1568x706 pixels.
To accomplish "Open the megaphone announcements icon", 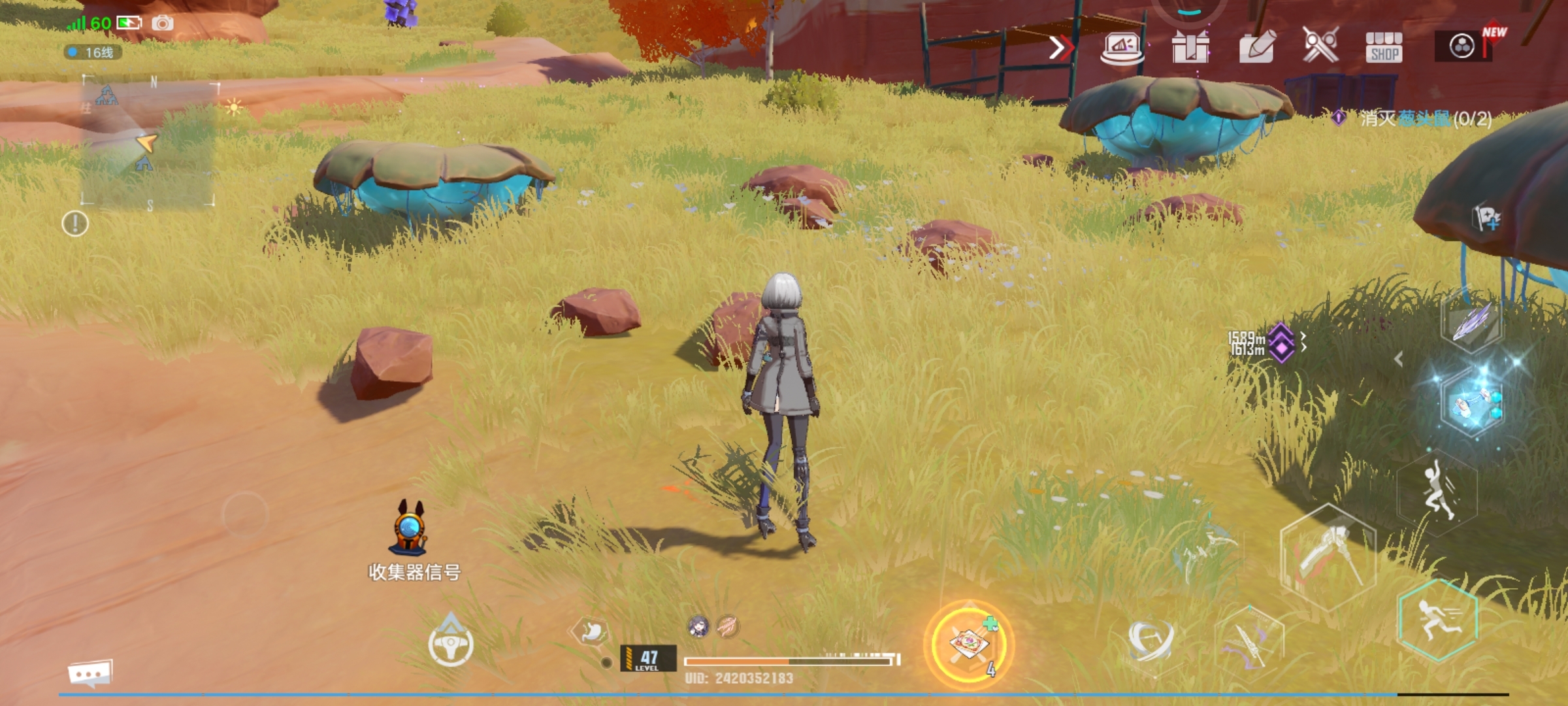I will (1122, 48).
